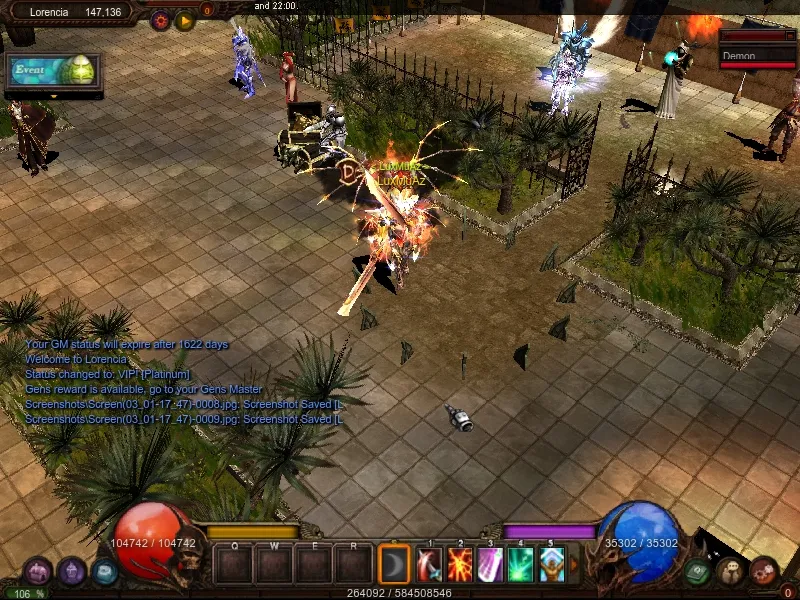Activate skill slot 1 red slash
The width and height of the screenshot is (800, 600).
pyautogui.click(x=430, y=565)
